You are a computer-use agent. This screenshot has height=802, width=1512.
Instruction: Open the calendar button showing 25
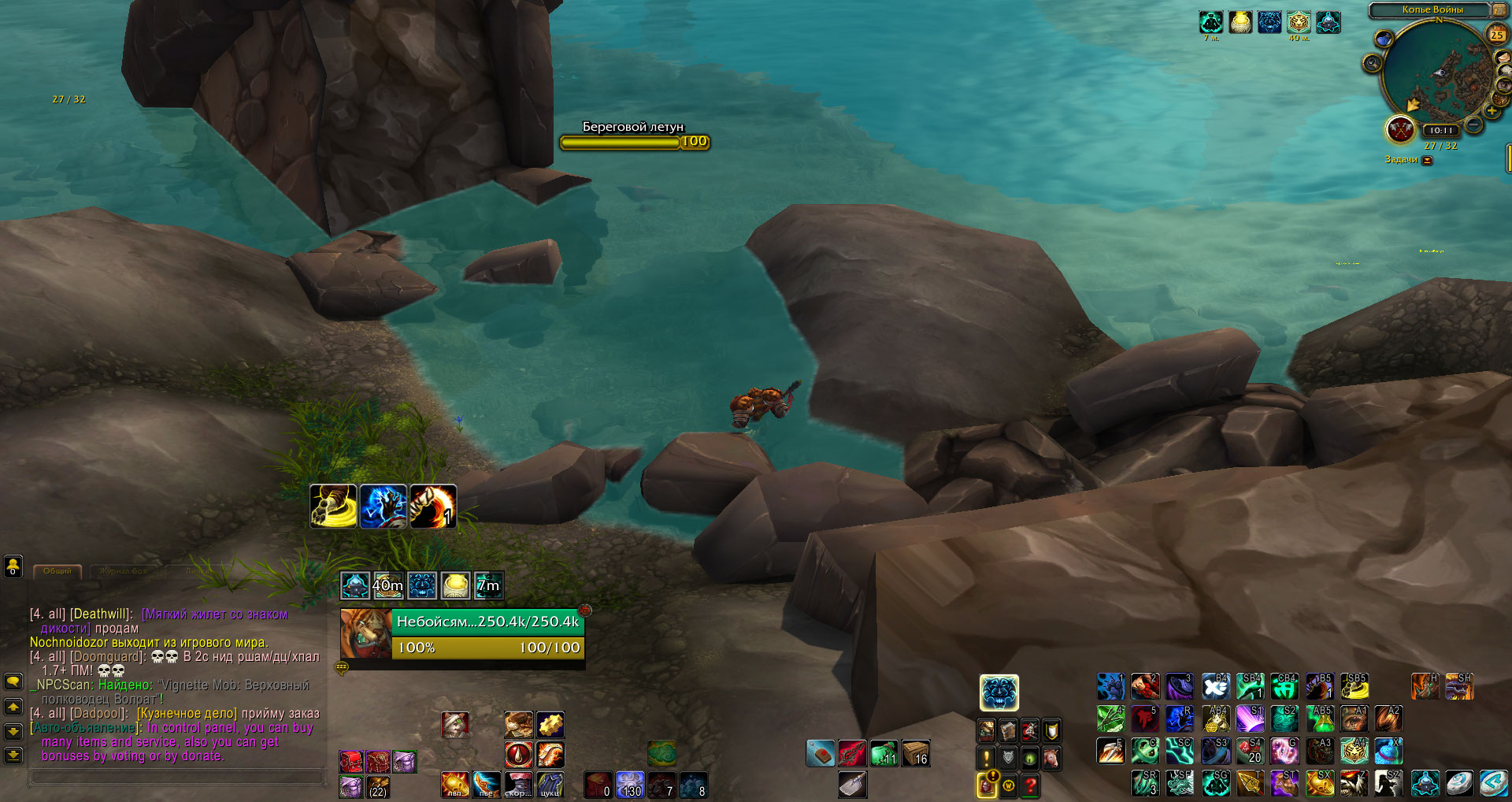click(1496, 34)
